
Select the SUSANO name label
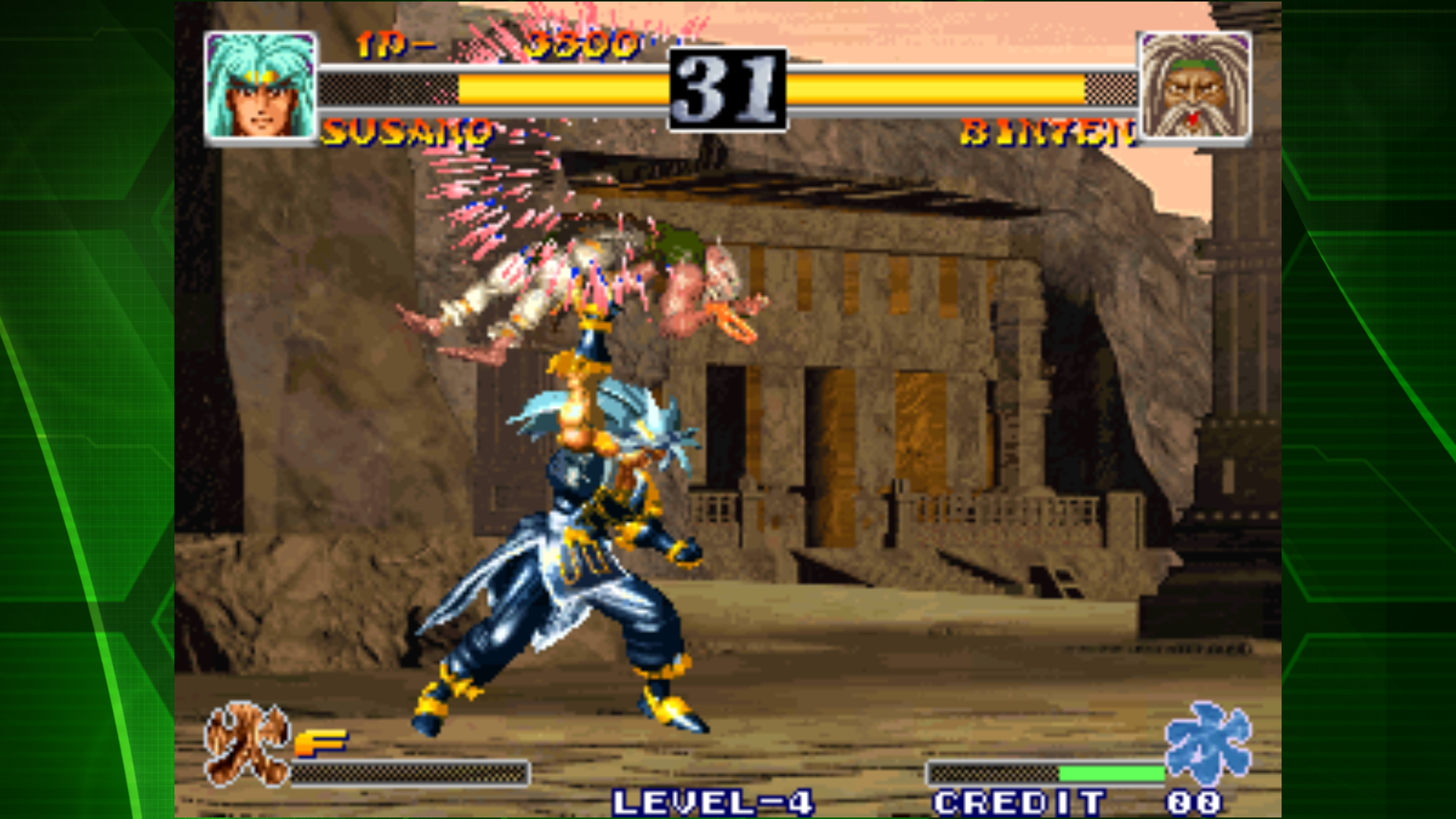406,130
